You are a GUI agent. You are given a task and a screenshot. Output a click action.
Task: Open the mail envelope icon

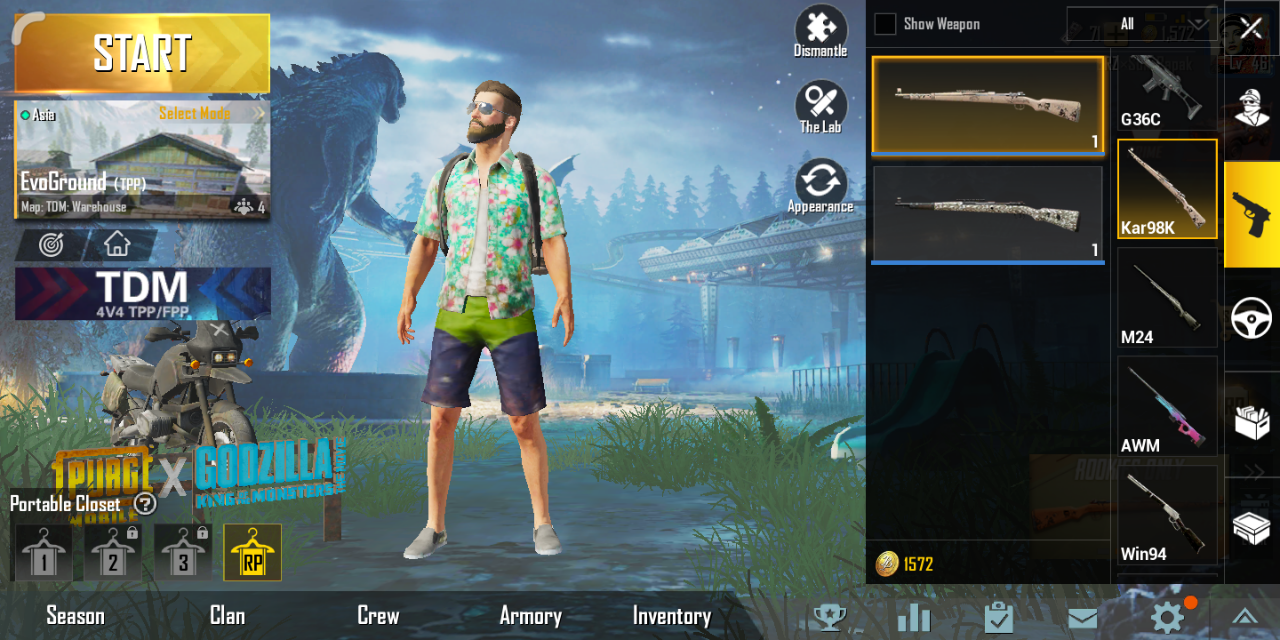pyautogui.click(x=1082, y=619)
